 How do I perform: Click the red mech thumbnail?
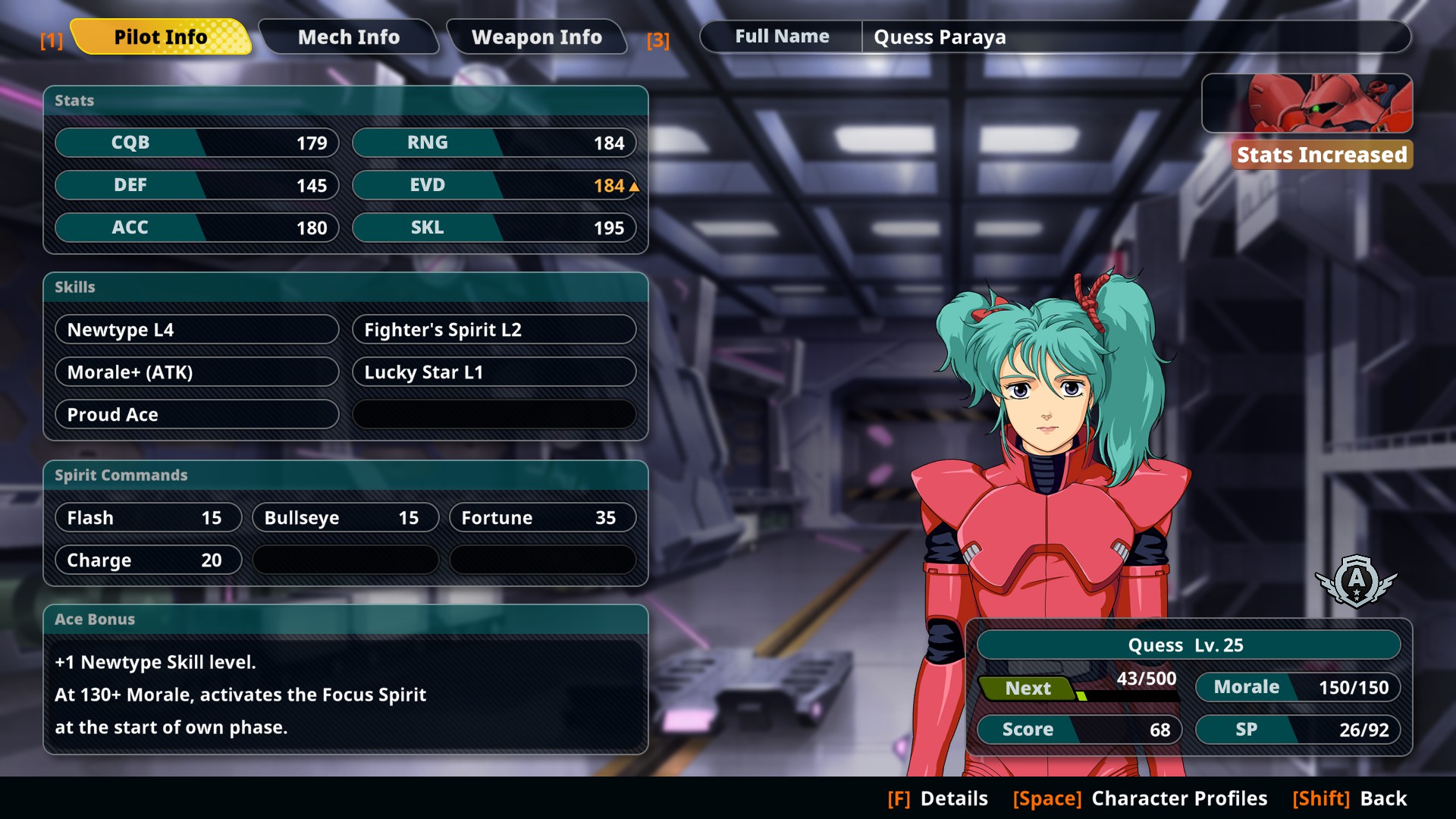(1307, 104)
